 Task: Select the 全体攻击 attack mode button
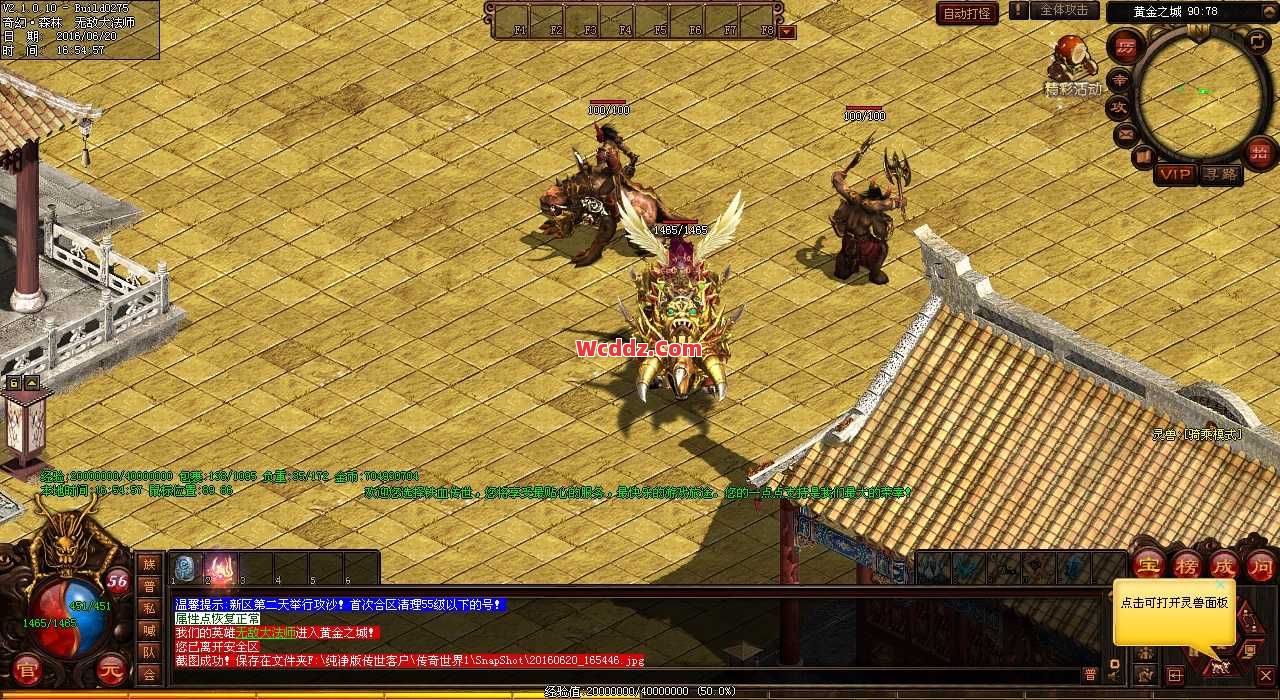pyautogui.click(x=1064, y=11)
